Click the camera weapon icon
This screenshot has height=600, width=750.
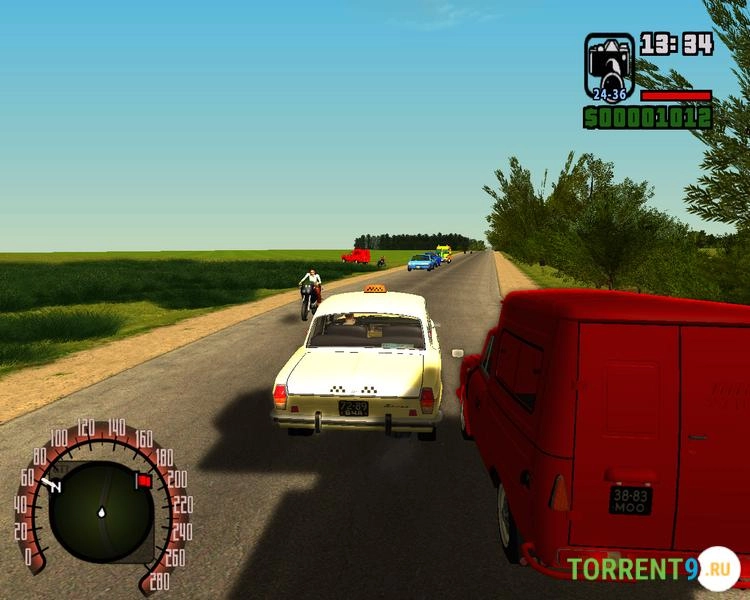coord(609,63)
